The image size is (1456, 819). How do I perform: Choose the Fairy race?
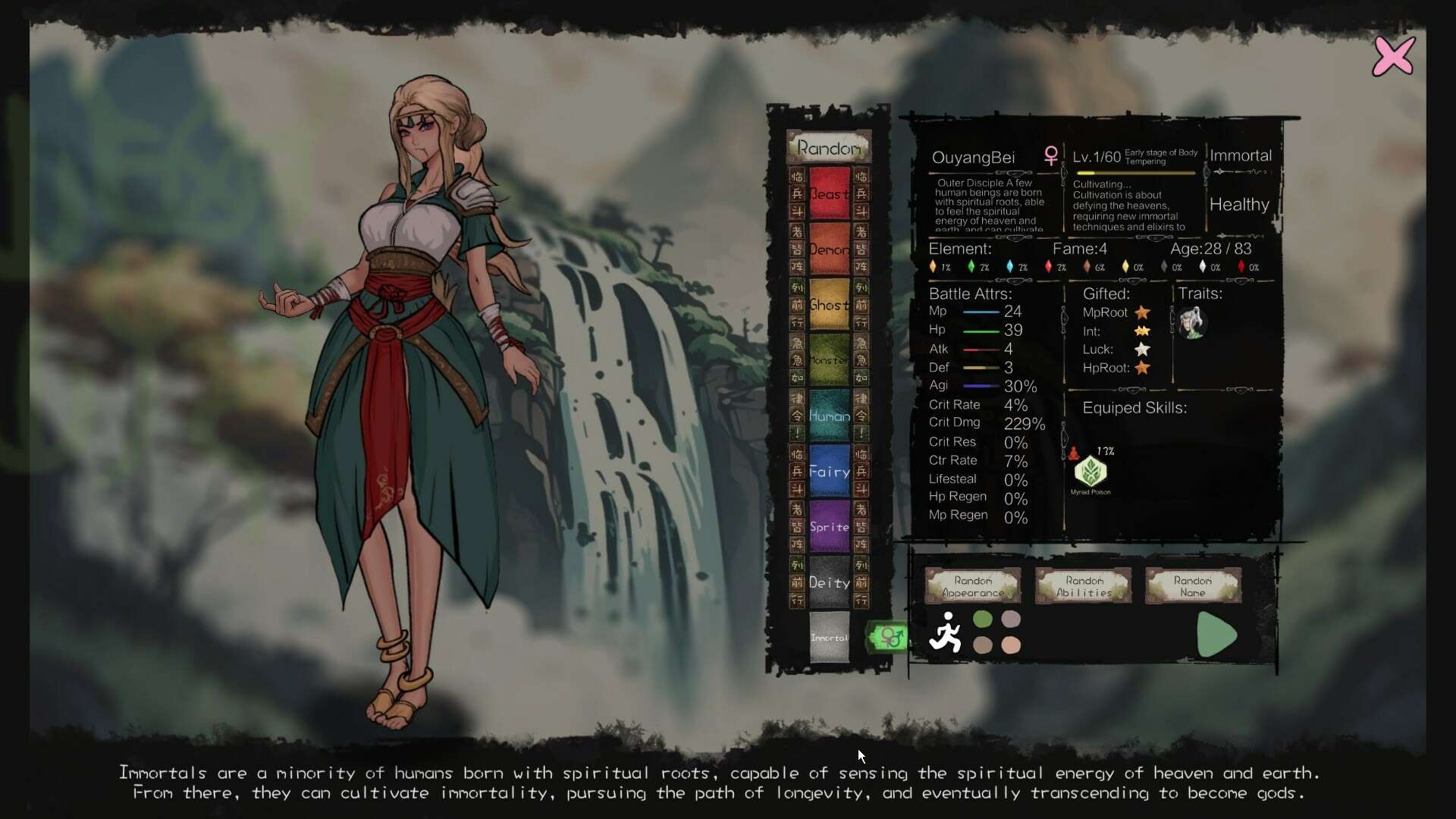pyautogui.click(x=829, y=471)
